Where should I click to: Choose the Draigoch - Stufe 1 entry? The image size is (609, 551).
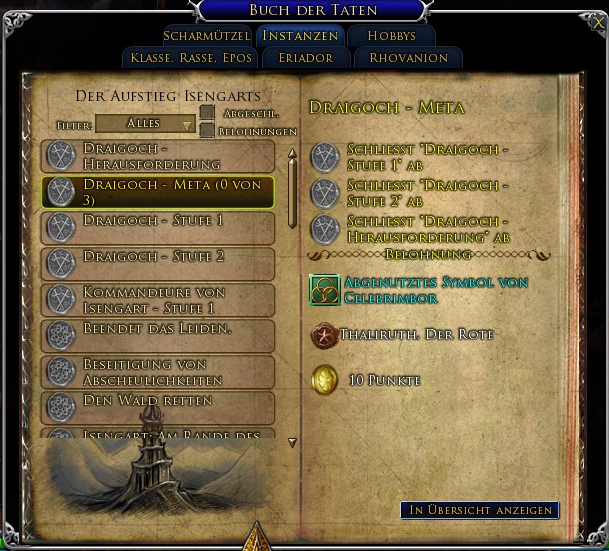158,227
